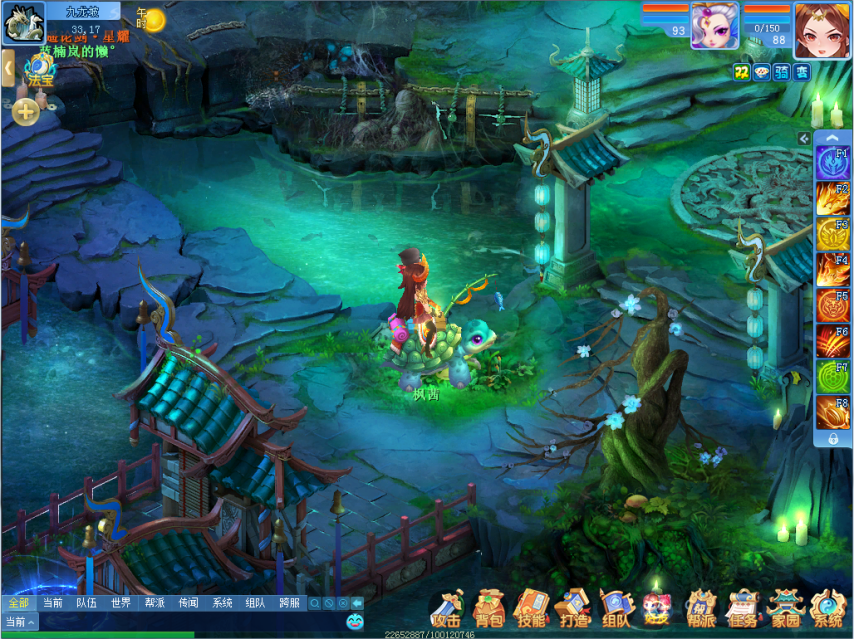Open the 技能 skills menu
The image size is (854, 639).
[x=531, y=608]
